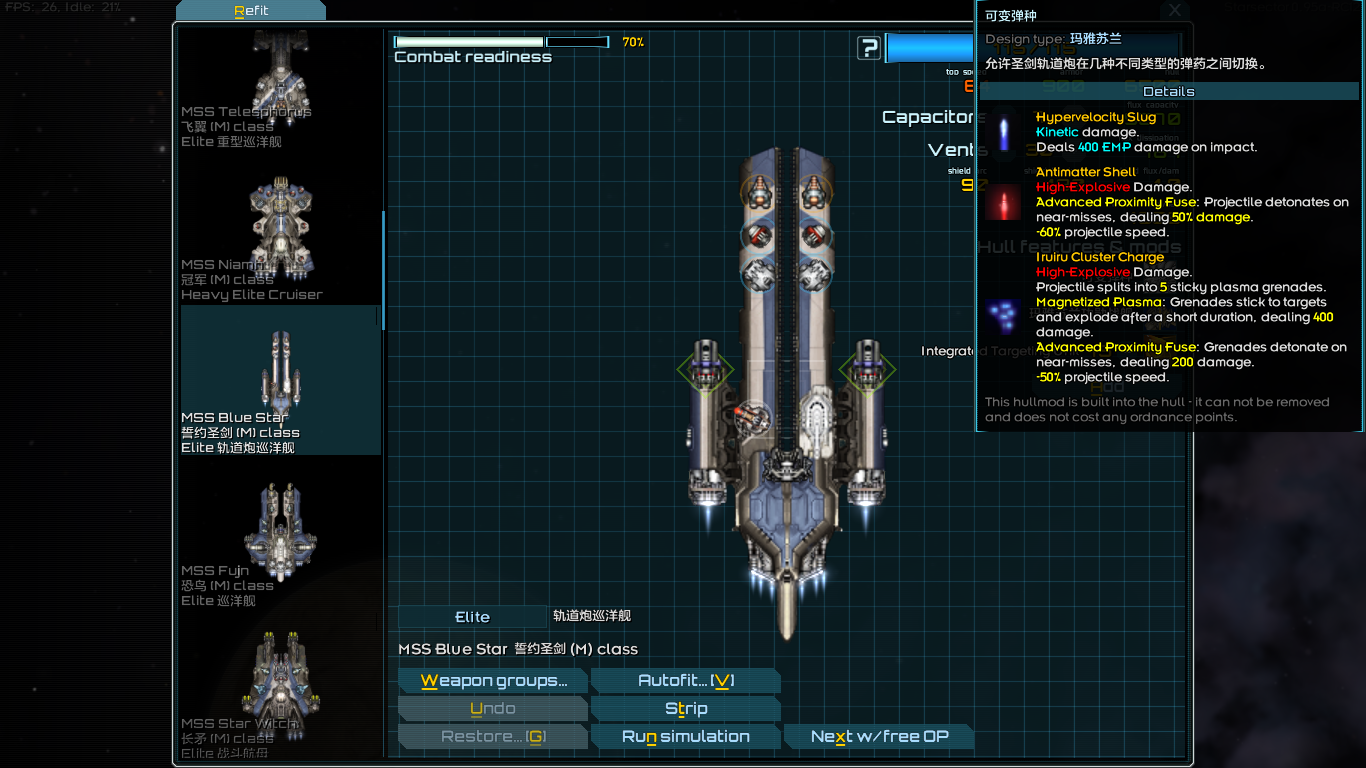Pick MSS Star Witch from the list
Viewport: 1366px width, 768px height.
coord(280,695)
